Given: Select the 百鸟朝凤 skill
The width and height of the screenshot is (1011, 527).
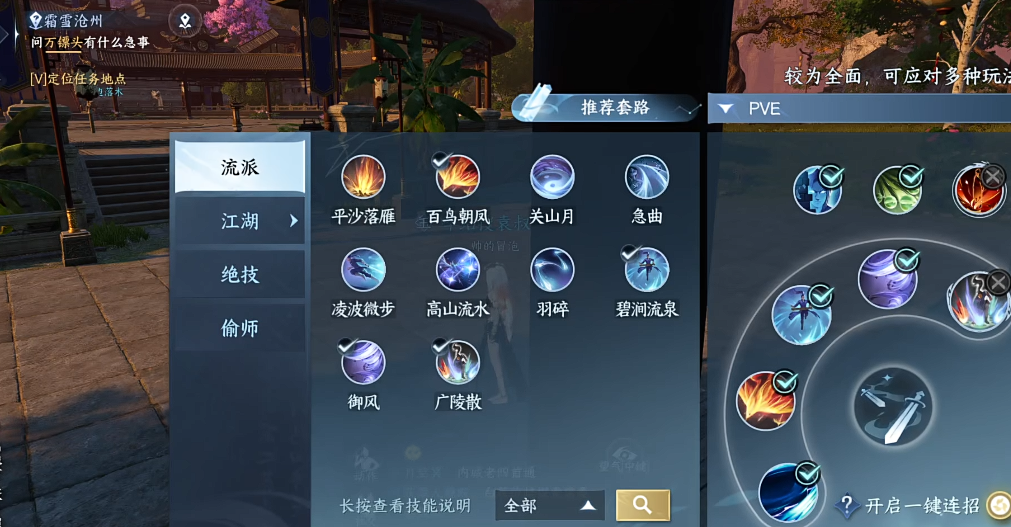Looking at the screenshot, I should [x=458, y=178].
